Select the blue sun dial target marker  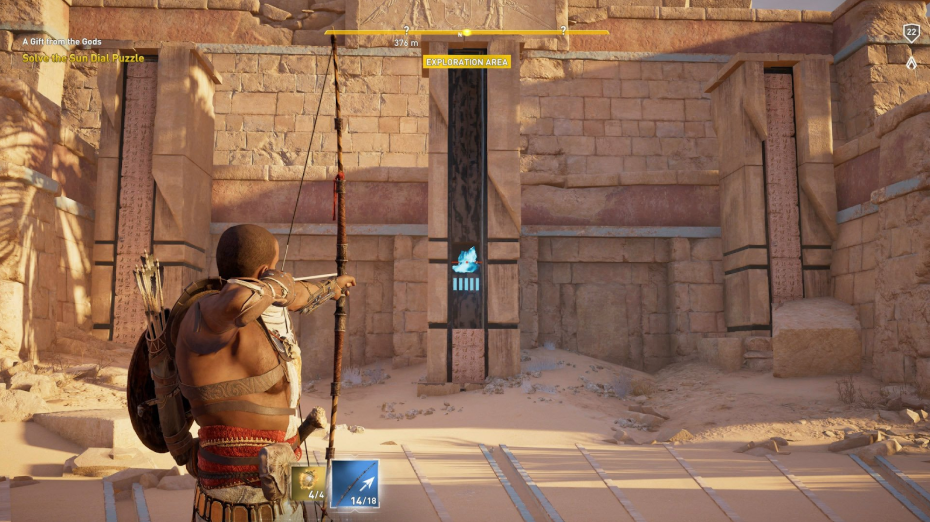point(466,261)
